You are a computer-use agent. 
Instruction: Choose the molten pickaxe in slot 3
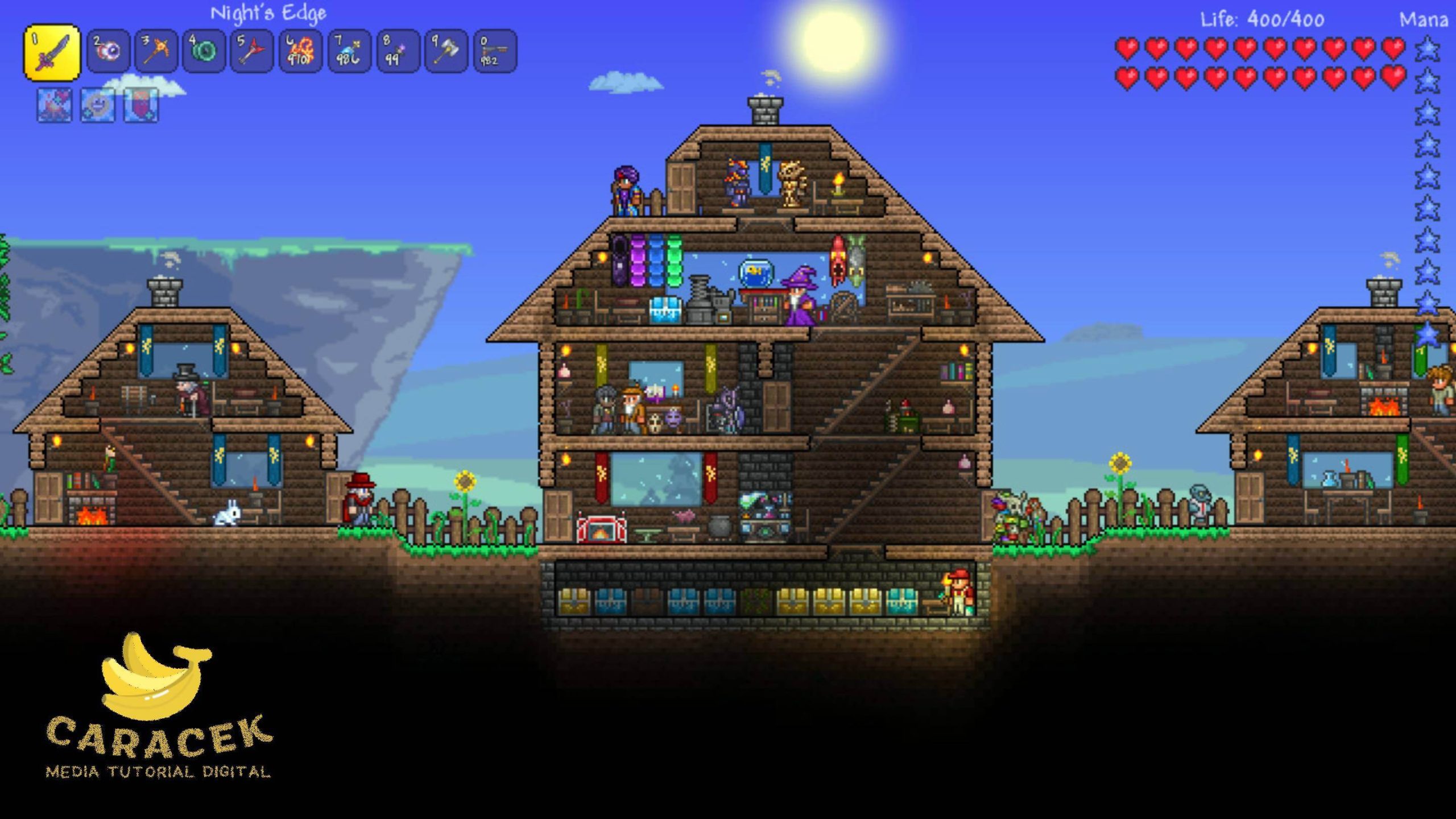coord(156,52)
